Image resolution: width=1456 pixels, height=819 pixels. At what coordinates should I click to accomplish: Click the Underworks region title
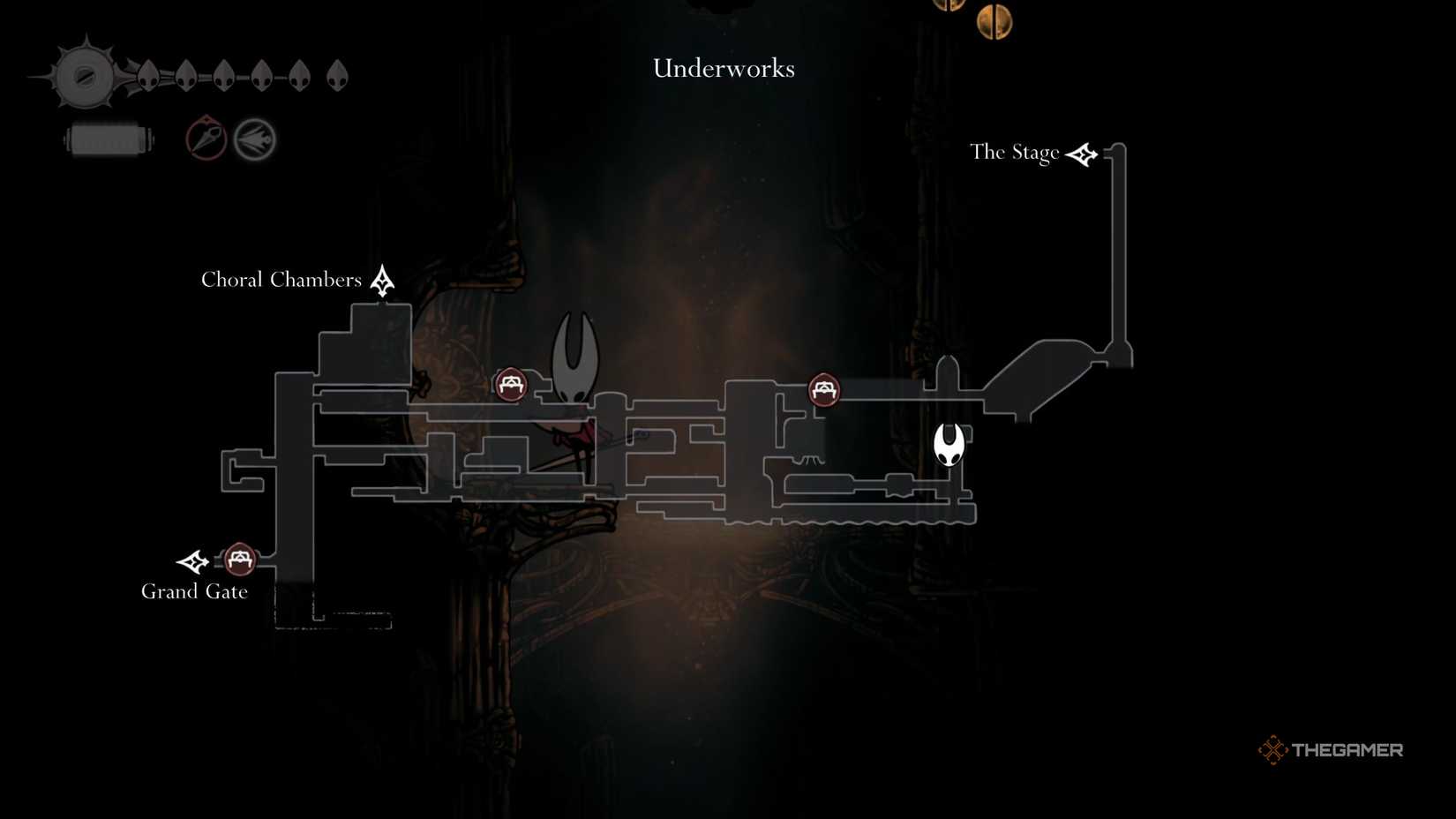click(723, 68)
